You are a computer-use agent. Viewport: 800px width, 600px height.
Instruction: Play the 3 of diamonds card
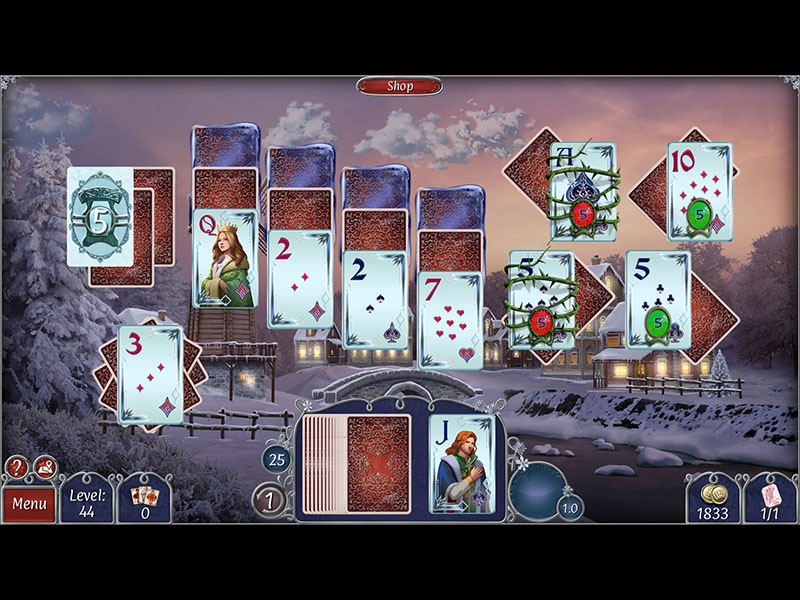point(151,374)
